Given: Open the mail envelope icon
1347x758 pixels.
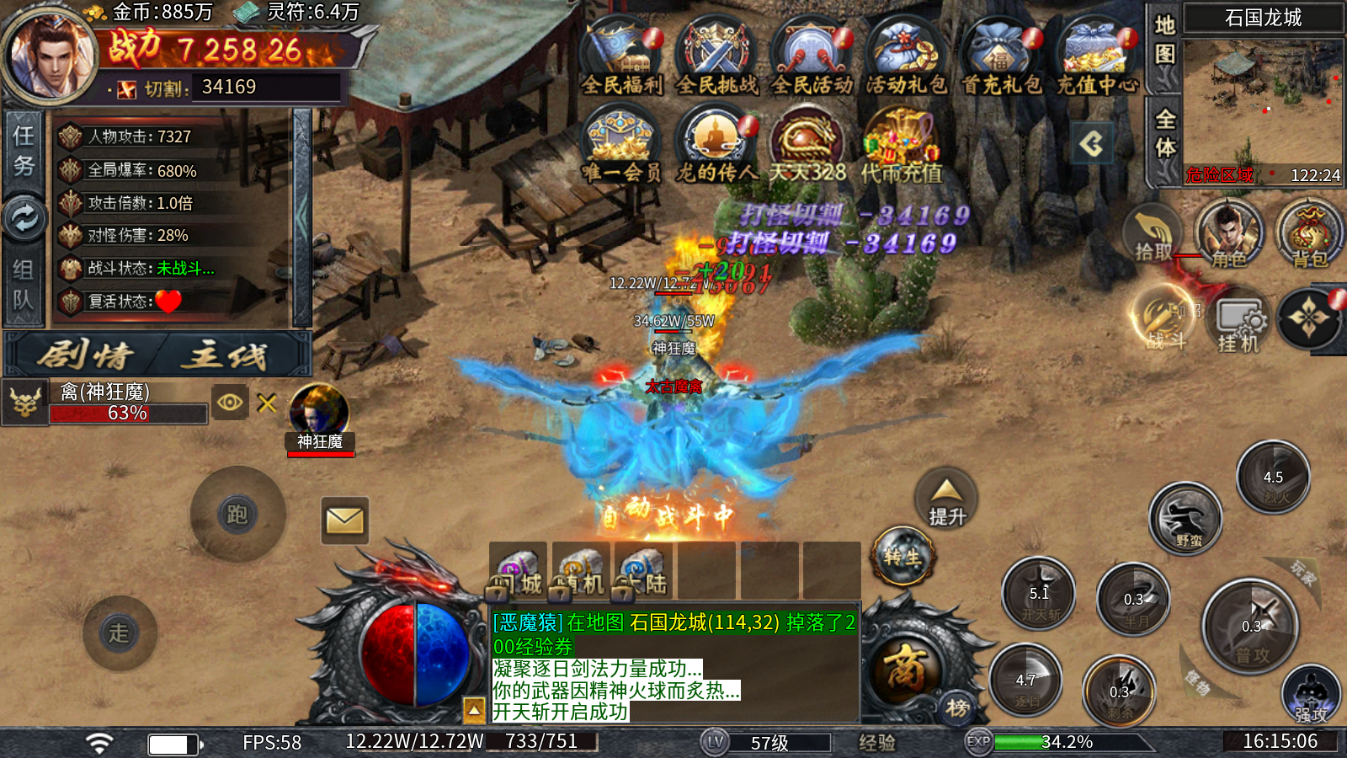Looking at the screenshot, I should 345,521.
